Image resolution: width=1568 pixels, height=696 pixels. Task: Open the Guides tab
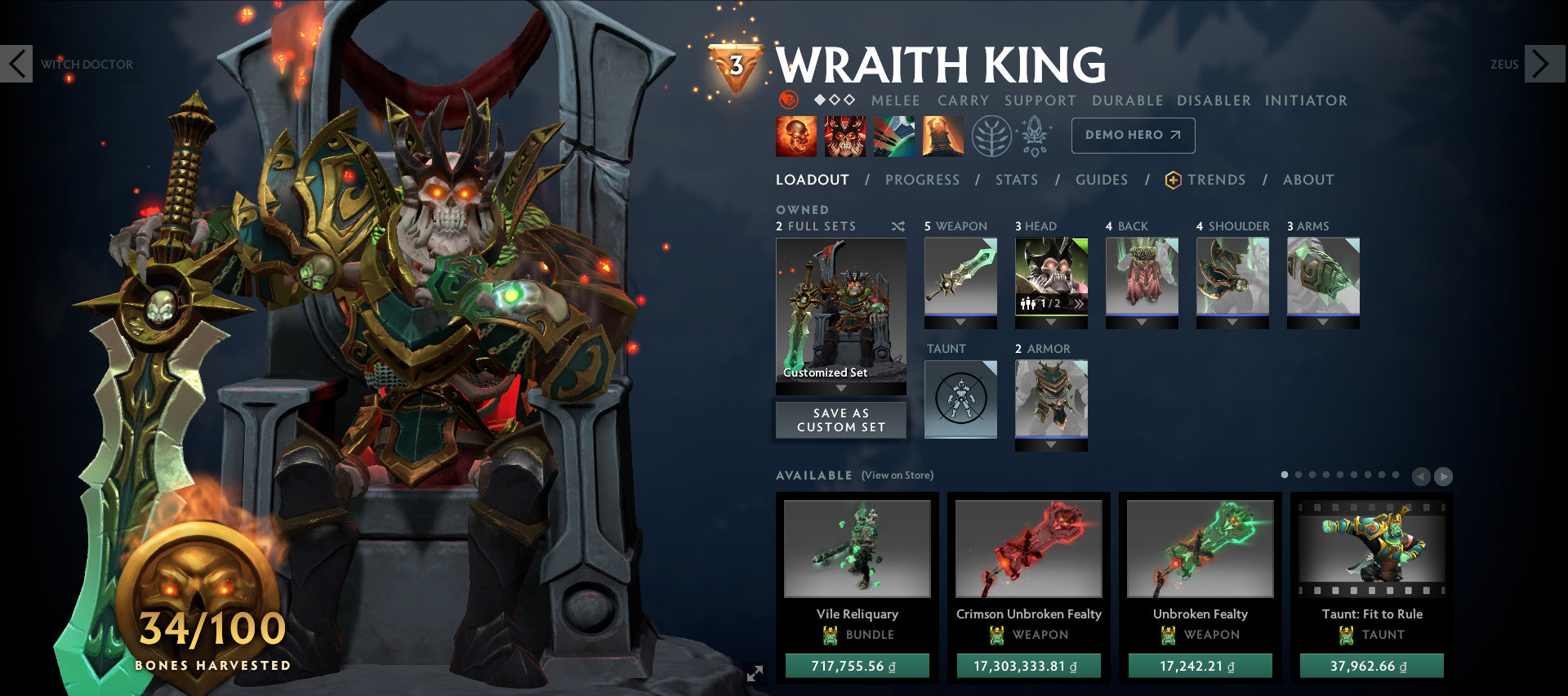pos(1102,180)
